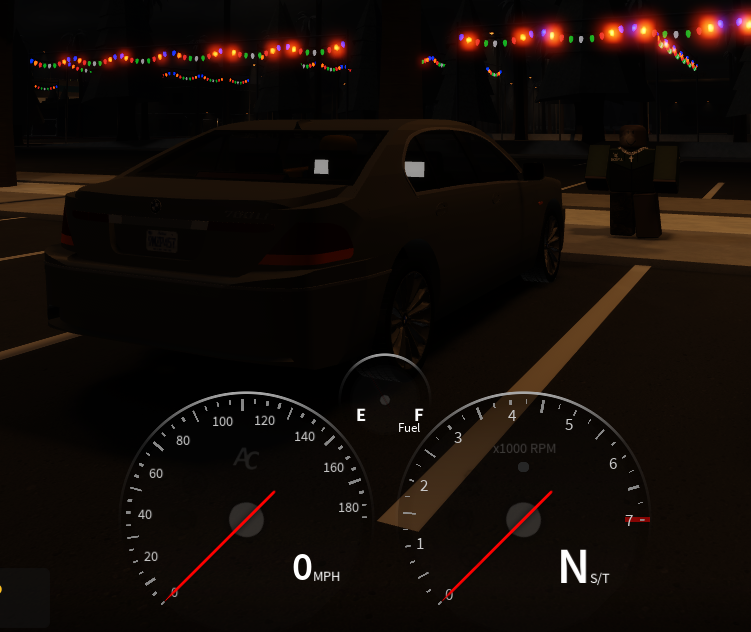Screen dimensions: 751x632
Task: Toggle the S/T transmission mode label
Action: point(599,578)
